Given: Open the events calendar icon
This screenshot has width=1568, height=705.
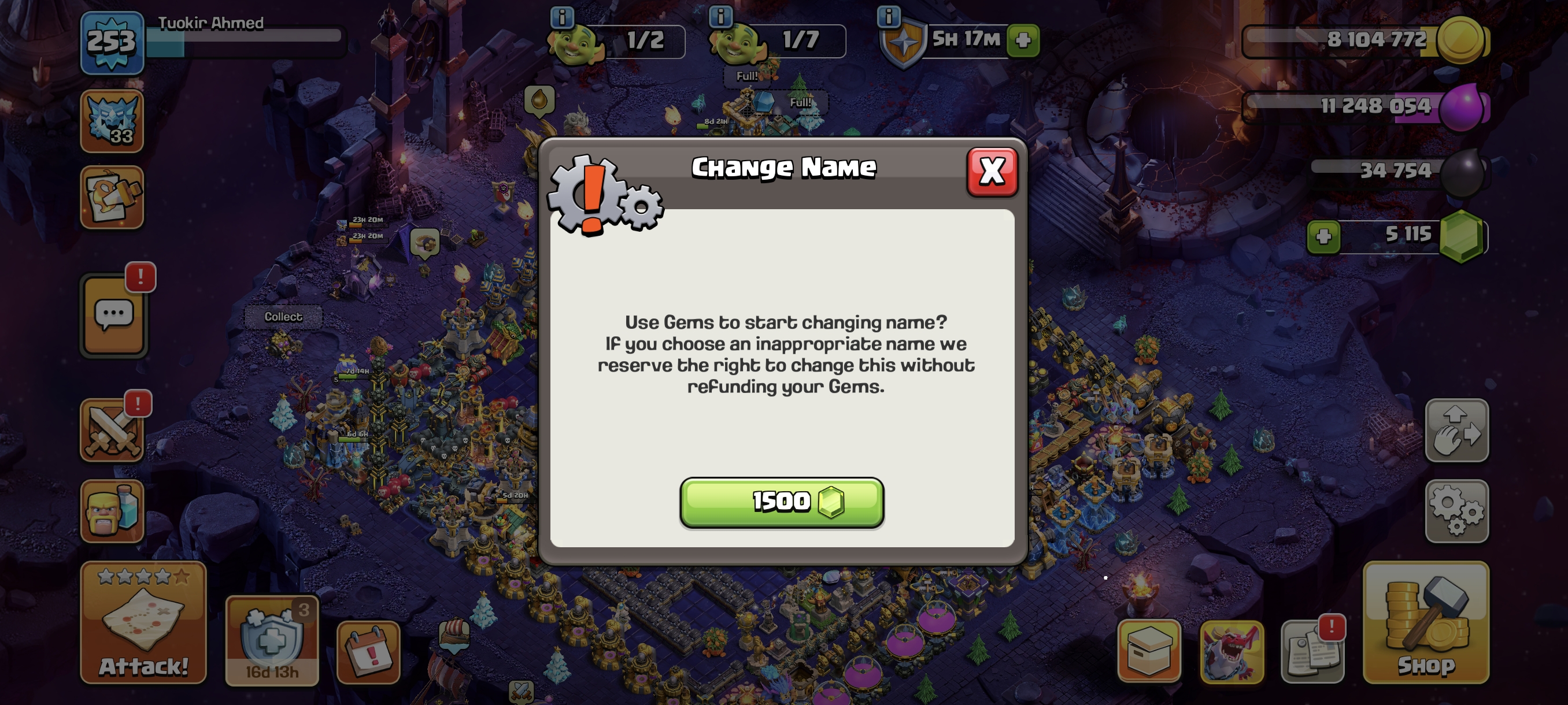Looking at the screenshot, I should click(368, 652).
